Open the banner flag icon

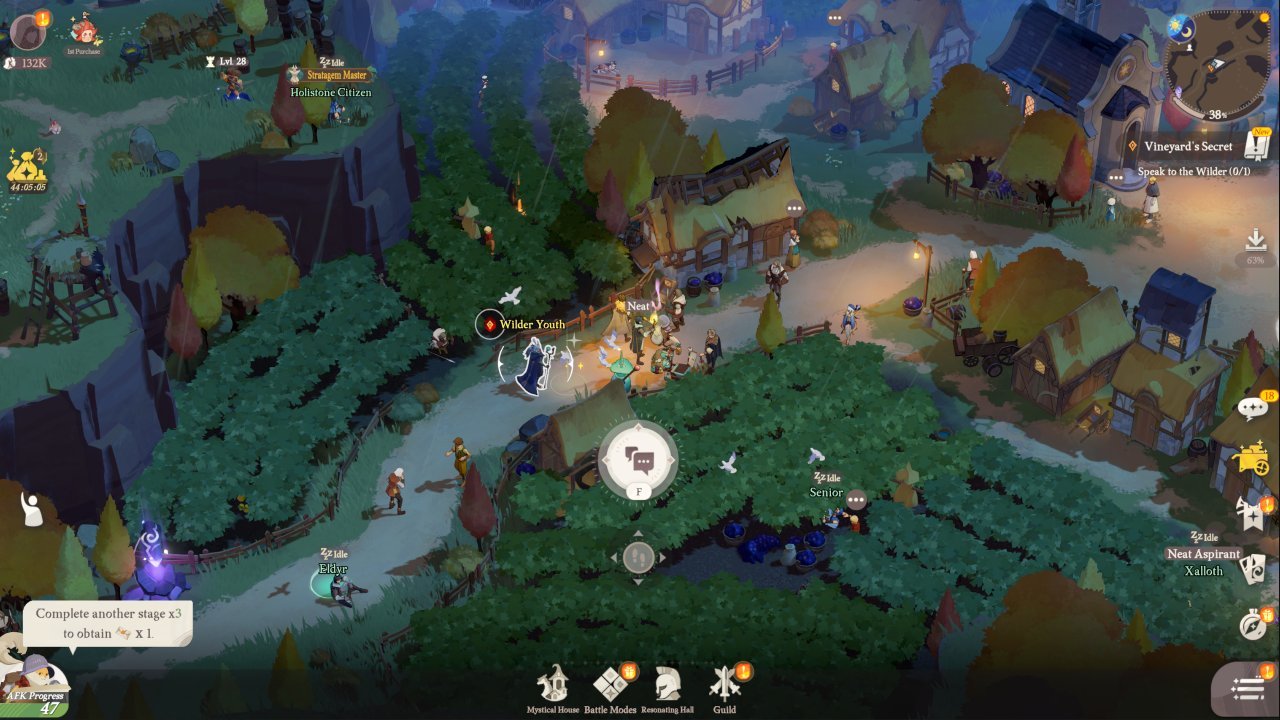(x=1253, y=513)
